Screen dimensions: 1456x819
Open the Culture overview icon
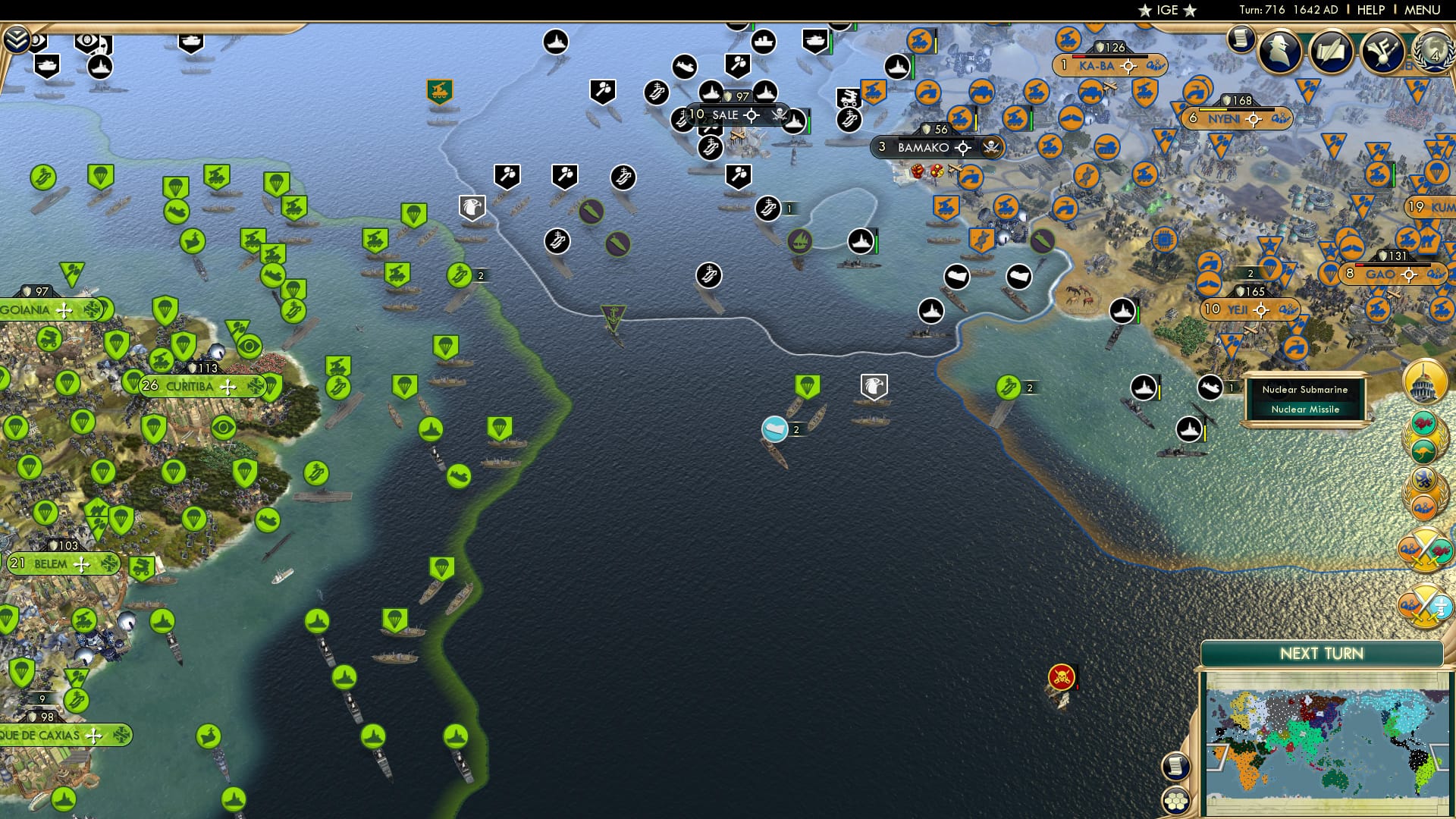pos(1382,52)
